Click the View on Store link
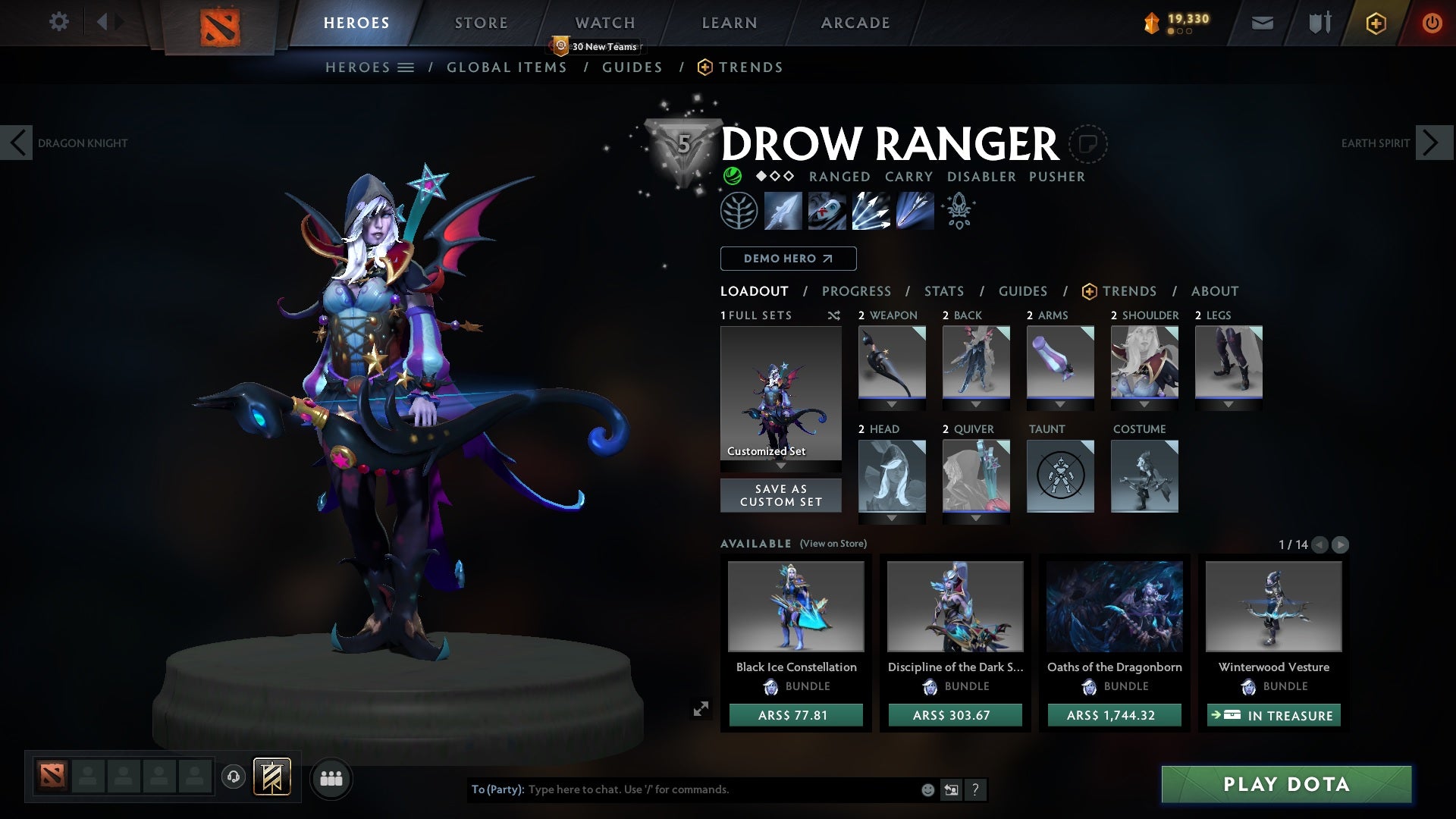The height and width of the screenshot is (819, 1456). coord(834,544)
